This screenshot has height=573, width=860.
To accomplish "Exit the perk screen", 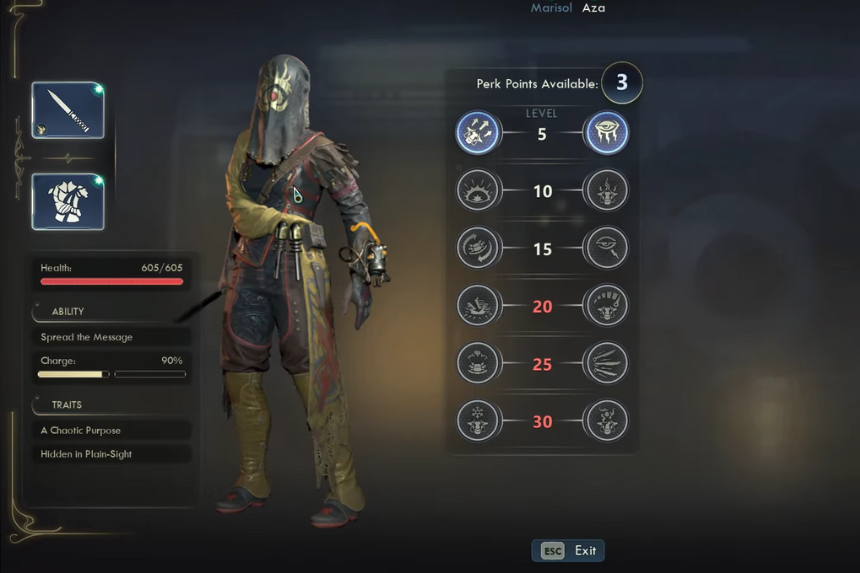I will [x=568, y=550].
